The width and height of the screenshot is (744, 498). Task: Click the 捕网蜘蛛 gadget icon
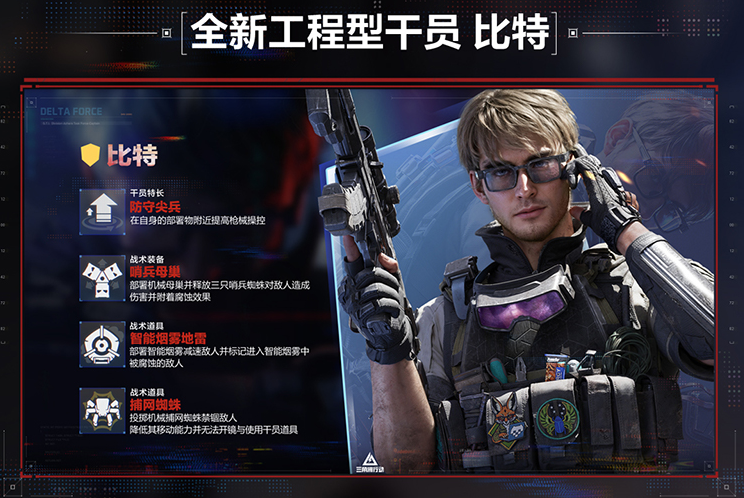pyautogui.click(x=102, y=410)
